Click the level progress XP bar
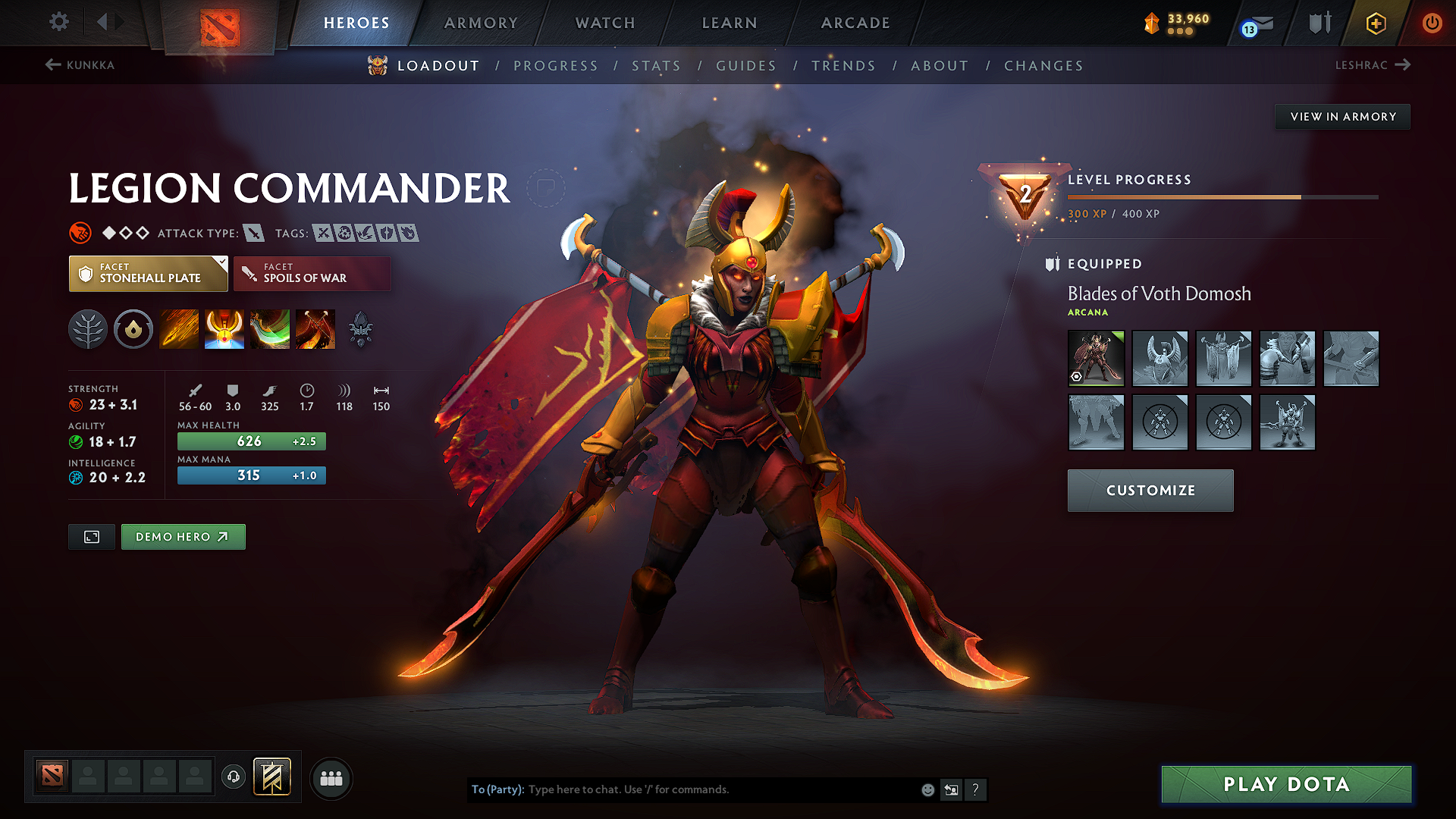The width and height of the screenshot is (1456, 819). [x=1222, y=196]
